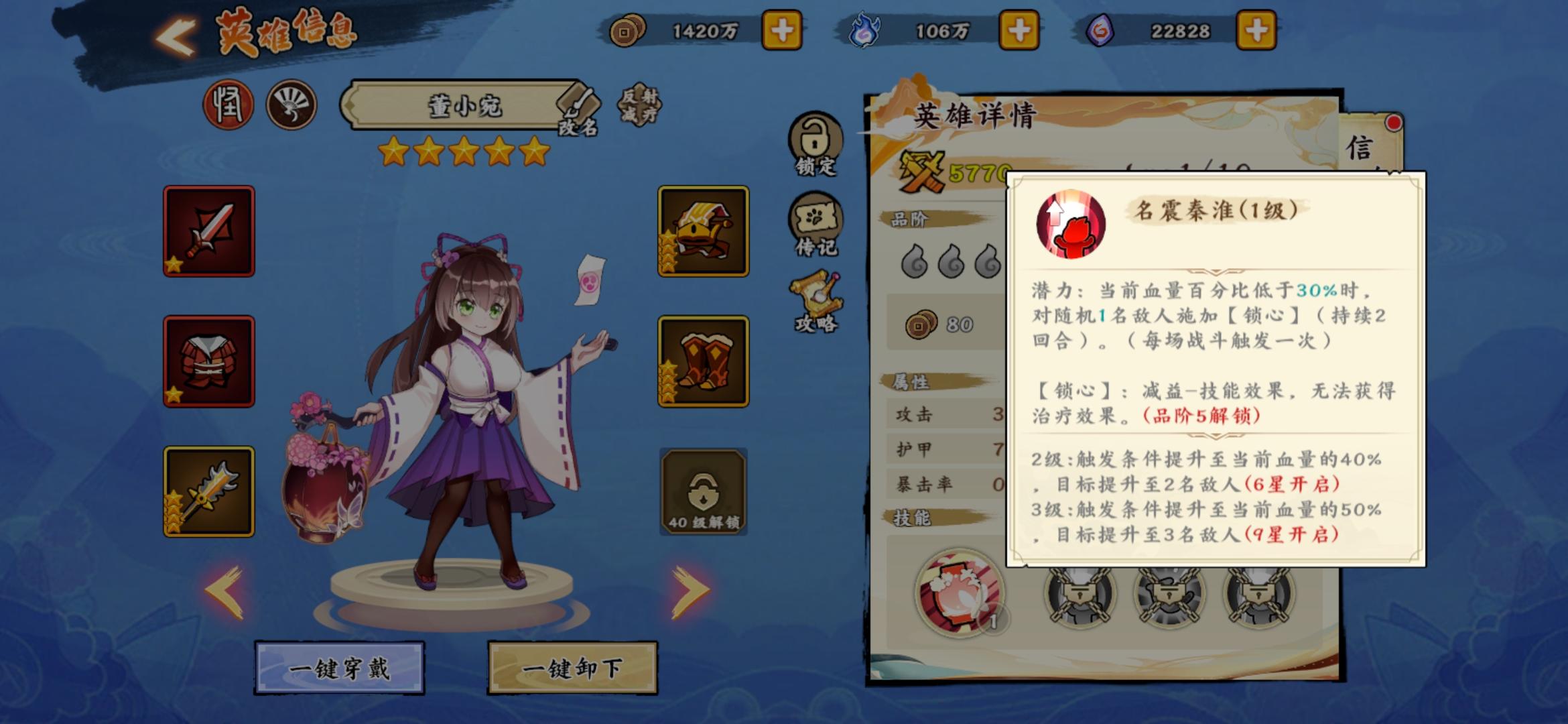Screen dimensions: 1568x724
Task: Click the five-star rating row
Action: [x=462, y=154]
